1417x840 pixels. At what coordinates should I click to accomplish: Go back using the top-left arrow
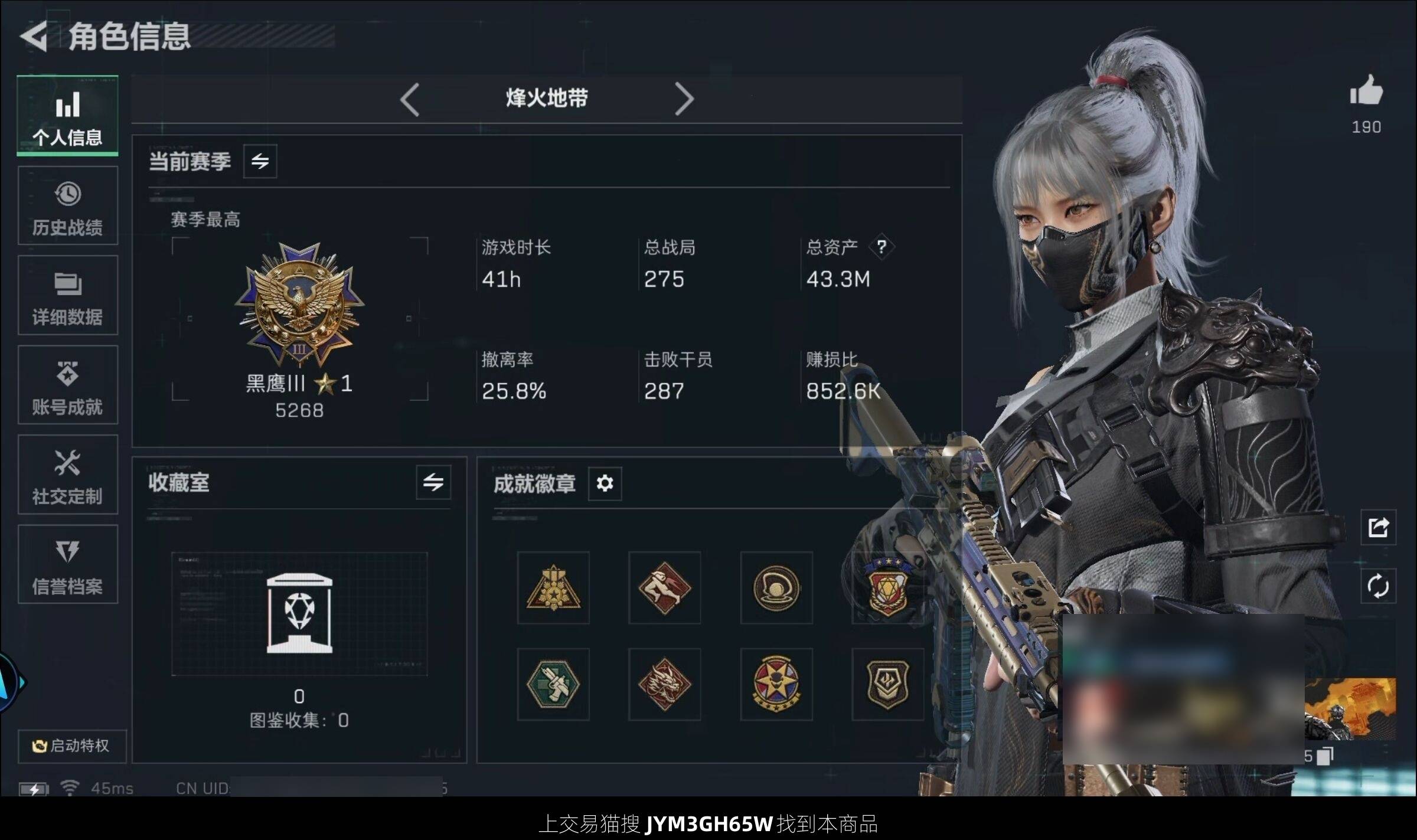pos(34,37)
